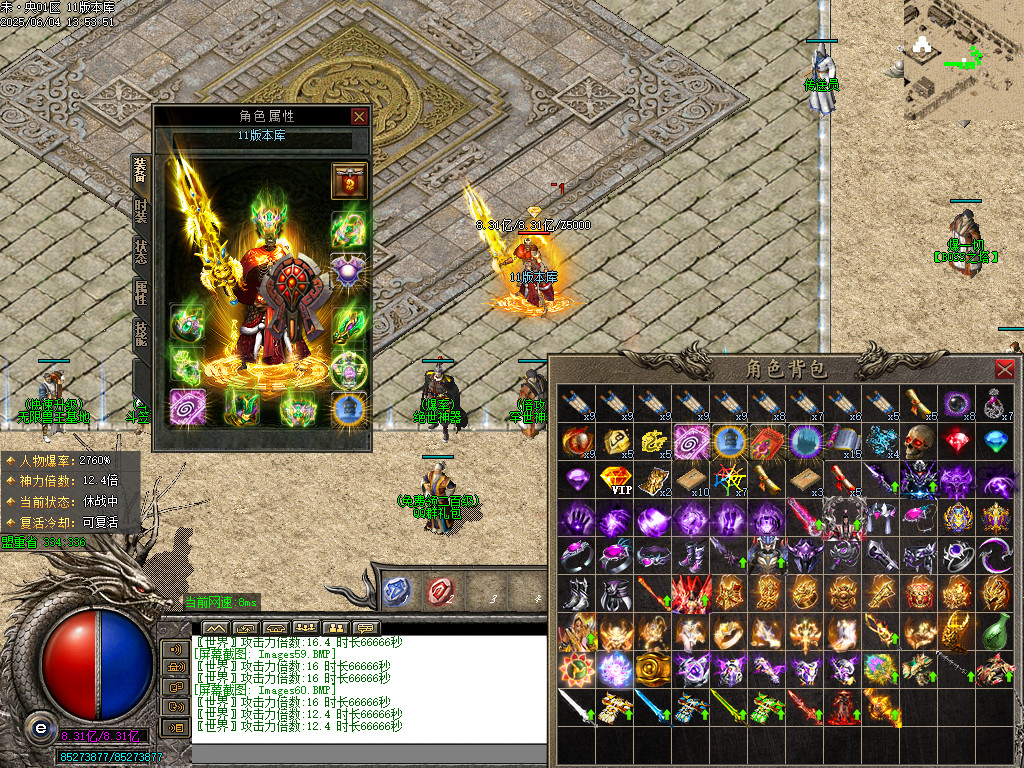Use the red rune stone hotbar slot

(x=440, y=591)
